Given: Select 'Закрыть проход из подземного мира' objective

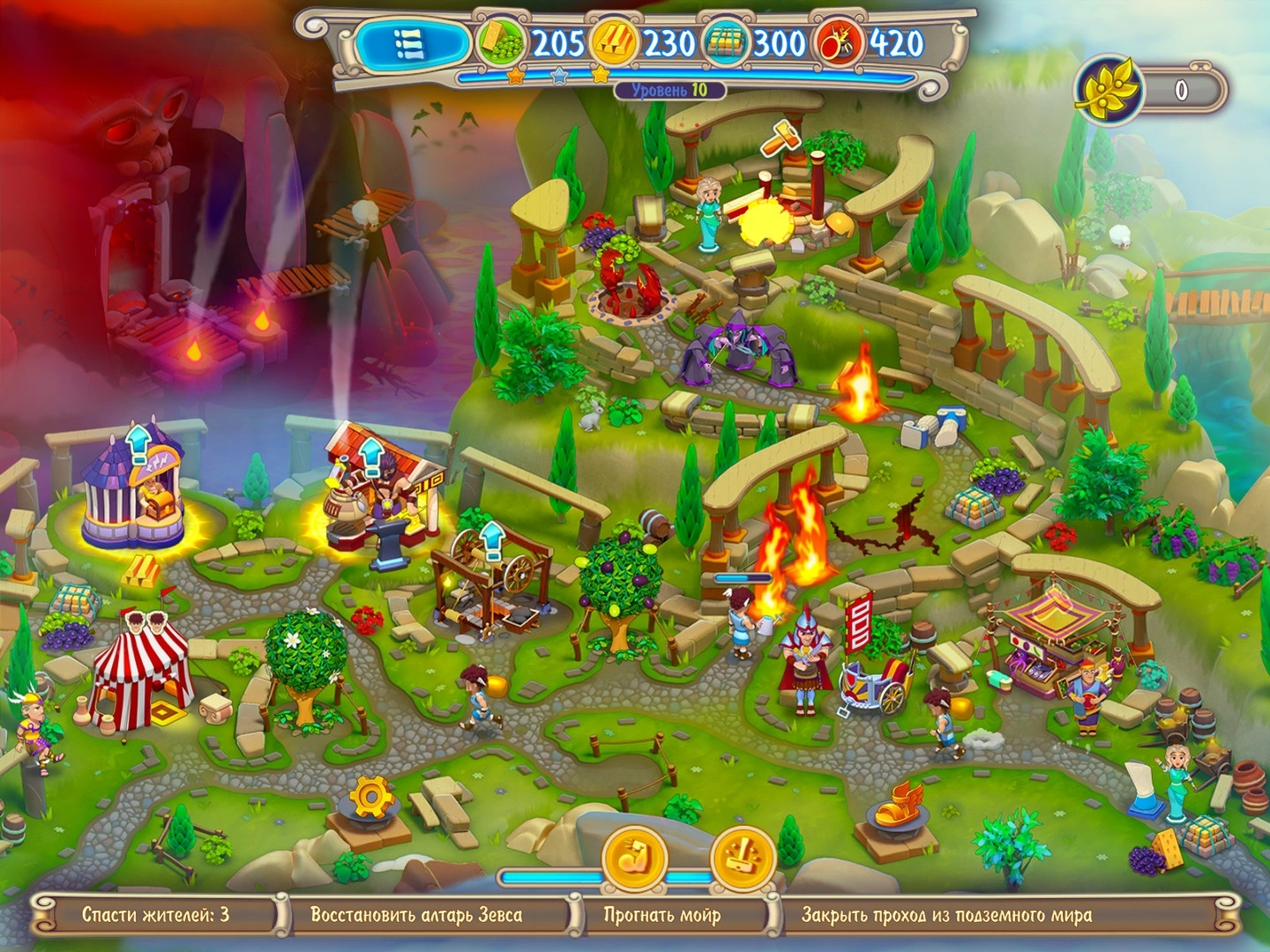Looking at the screenshot, I should (x=946, y=915).
